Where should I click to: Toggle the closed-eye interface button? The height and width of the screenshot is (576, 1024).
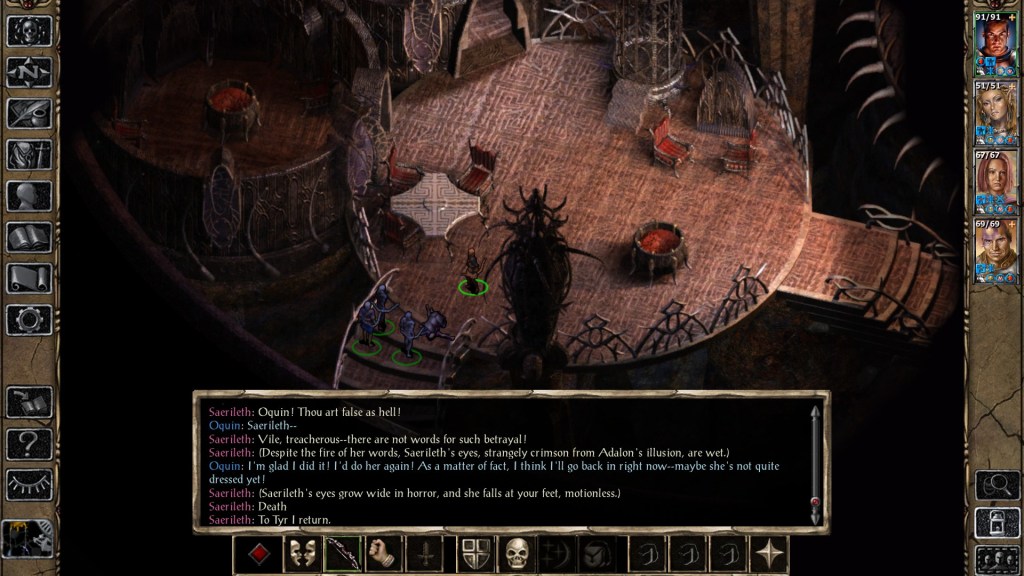tap(29, 484)
